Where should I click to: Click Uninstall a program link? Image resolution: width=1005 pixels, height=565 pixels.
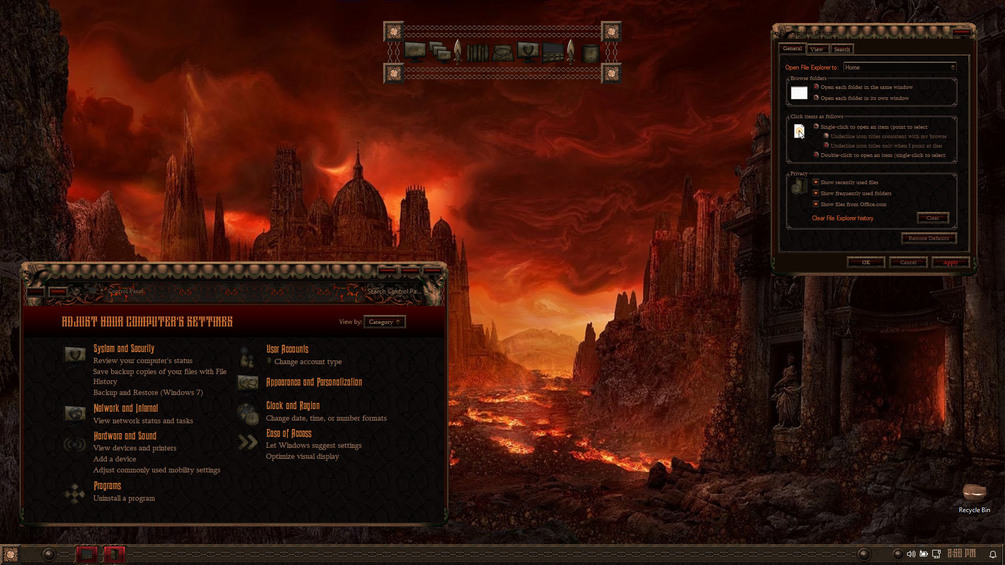pyautogui.click(x=124, y=498)
